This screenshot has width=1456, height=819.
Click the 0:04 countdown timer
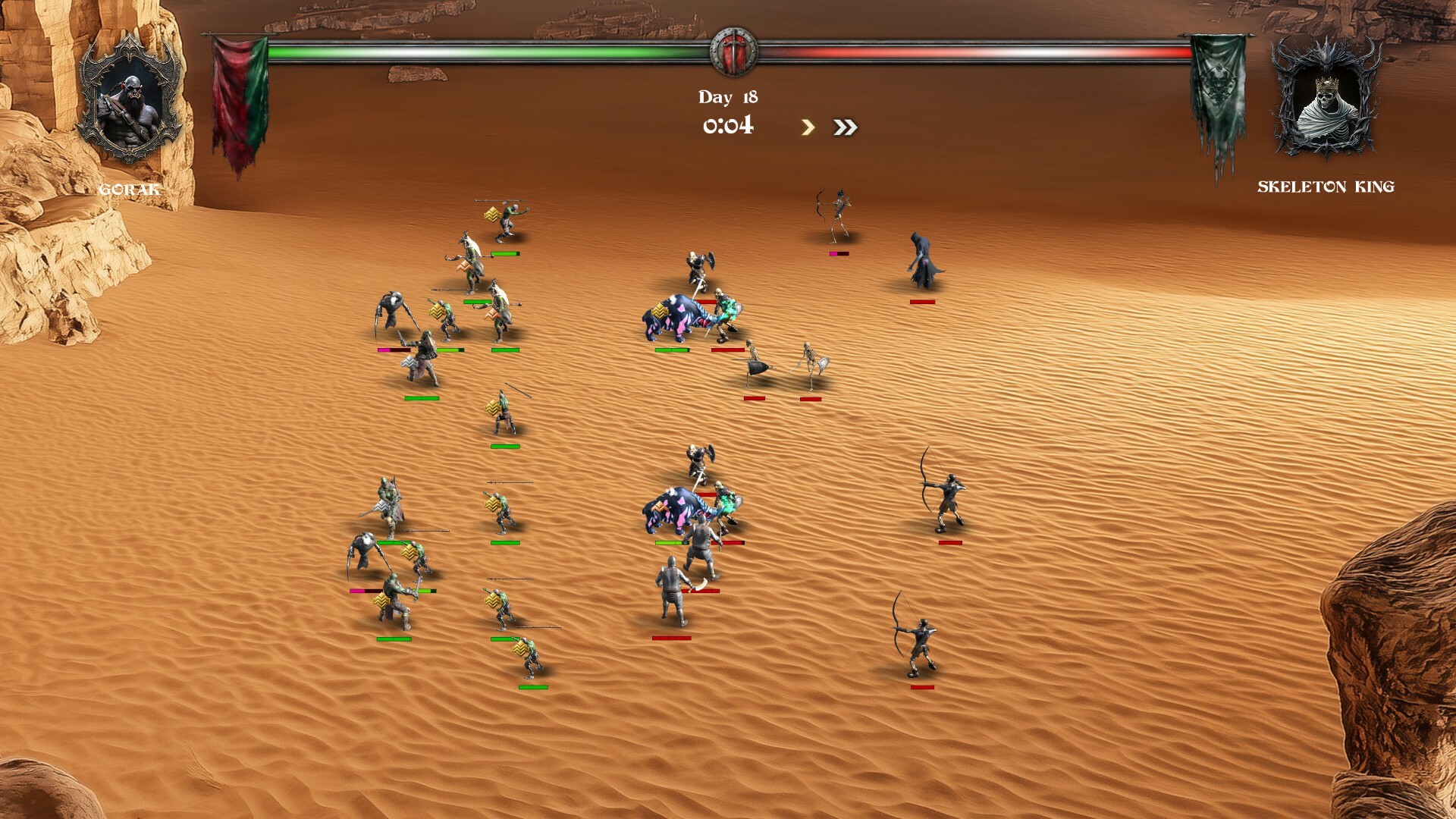[728, 124]
